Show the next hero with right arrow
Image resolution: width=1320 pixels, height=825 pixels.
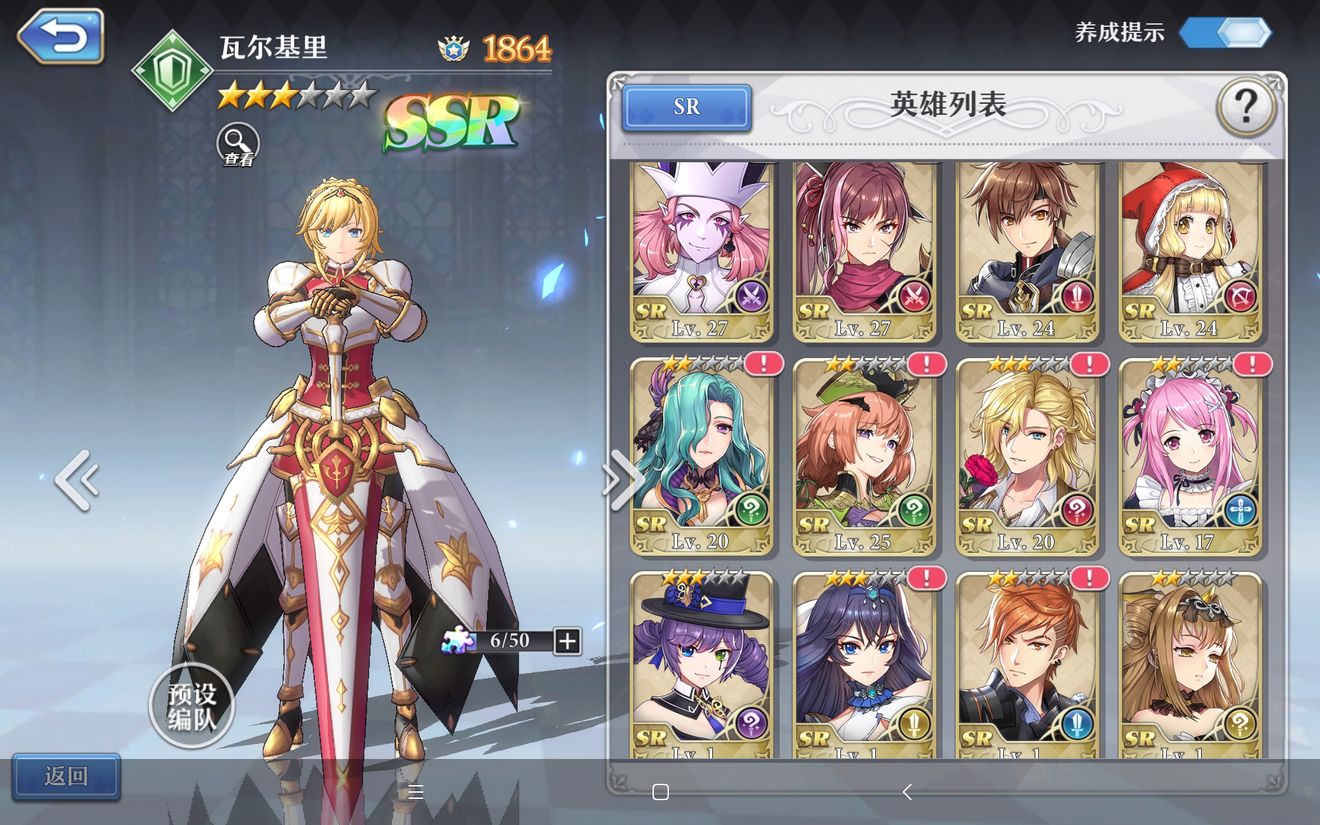click(x=622, y=480)
